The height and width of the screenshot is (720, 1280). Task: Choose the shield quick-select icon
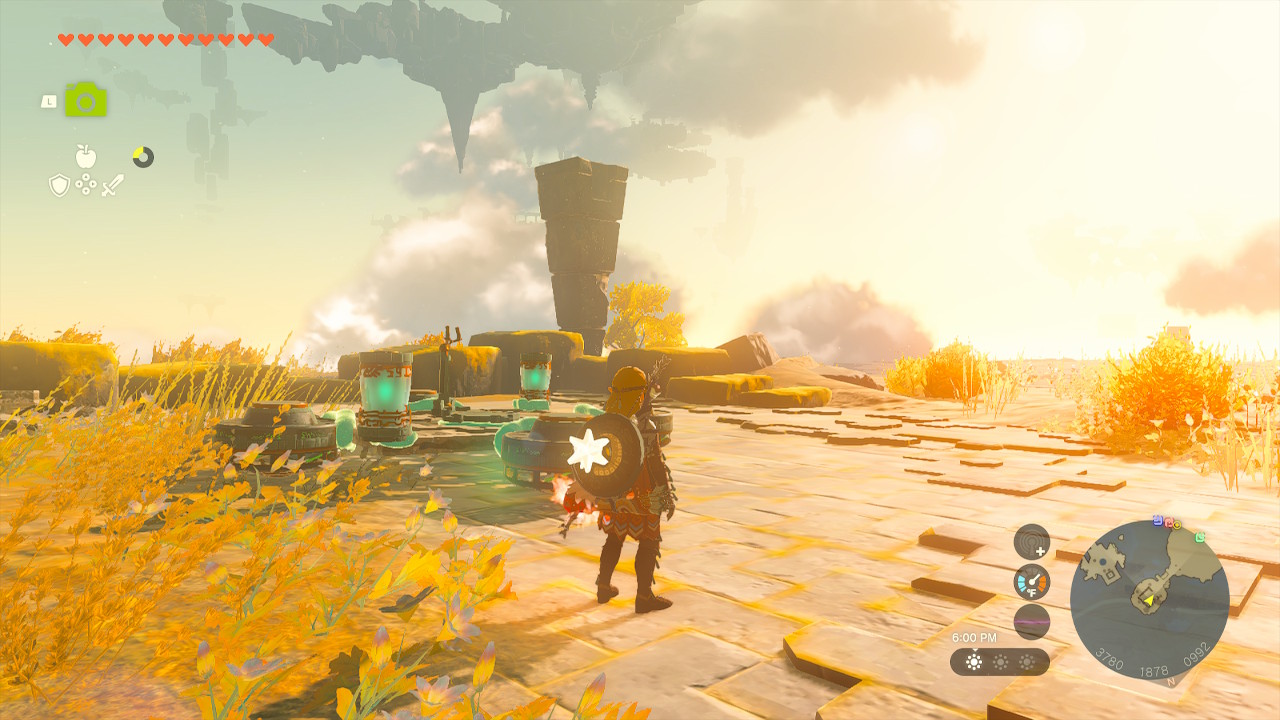60,184
